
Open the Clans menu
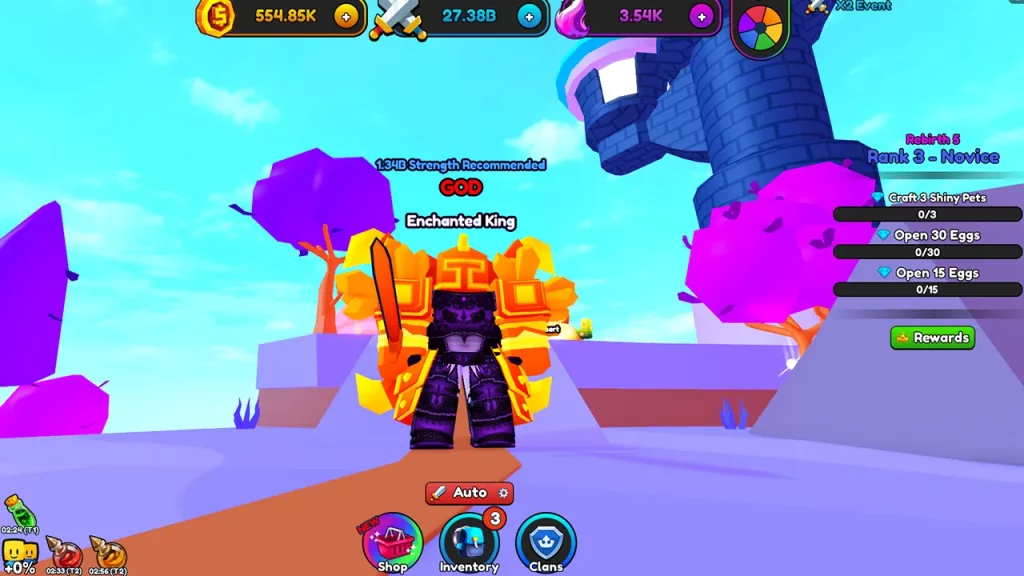[546, 543]
